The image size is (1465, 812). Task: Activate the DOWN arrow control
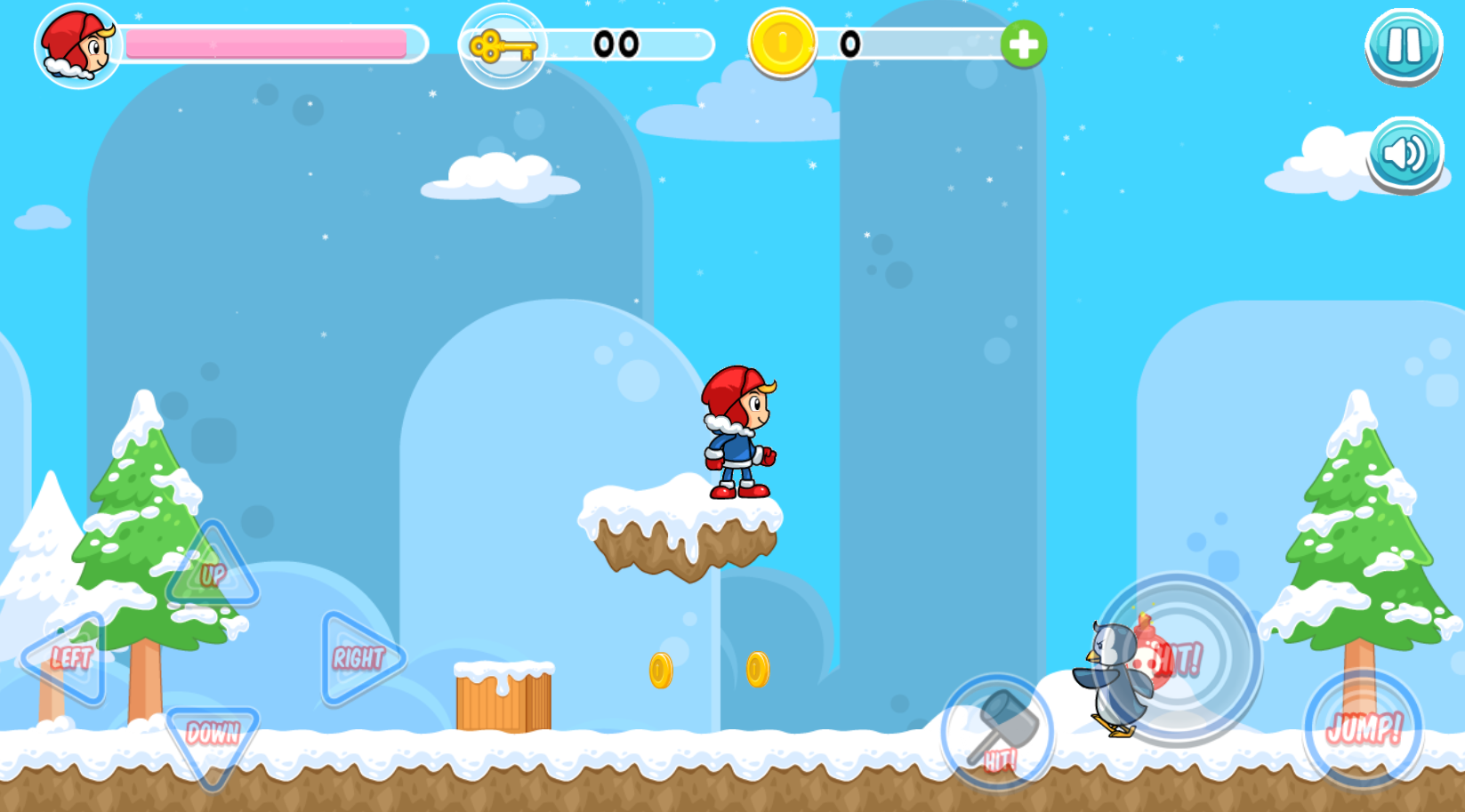213,739
